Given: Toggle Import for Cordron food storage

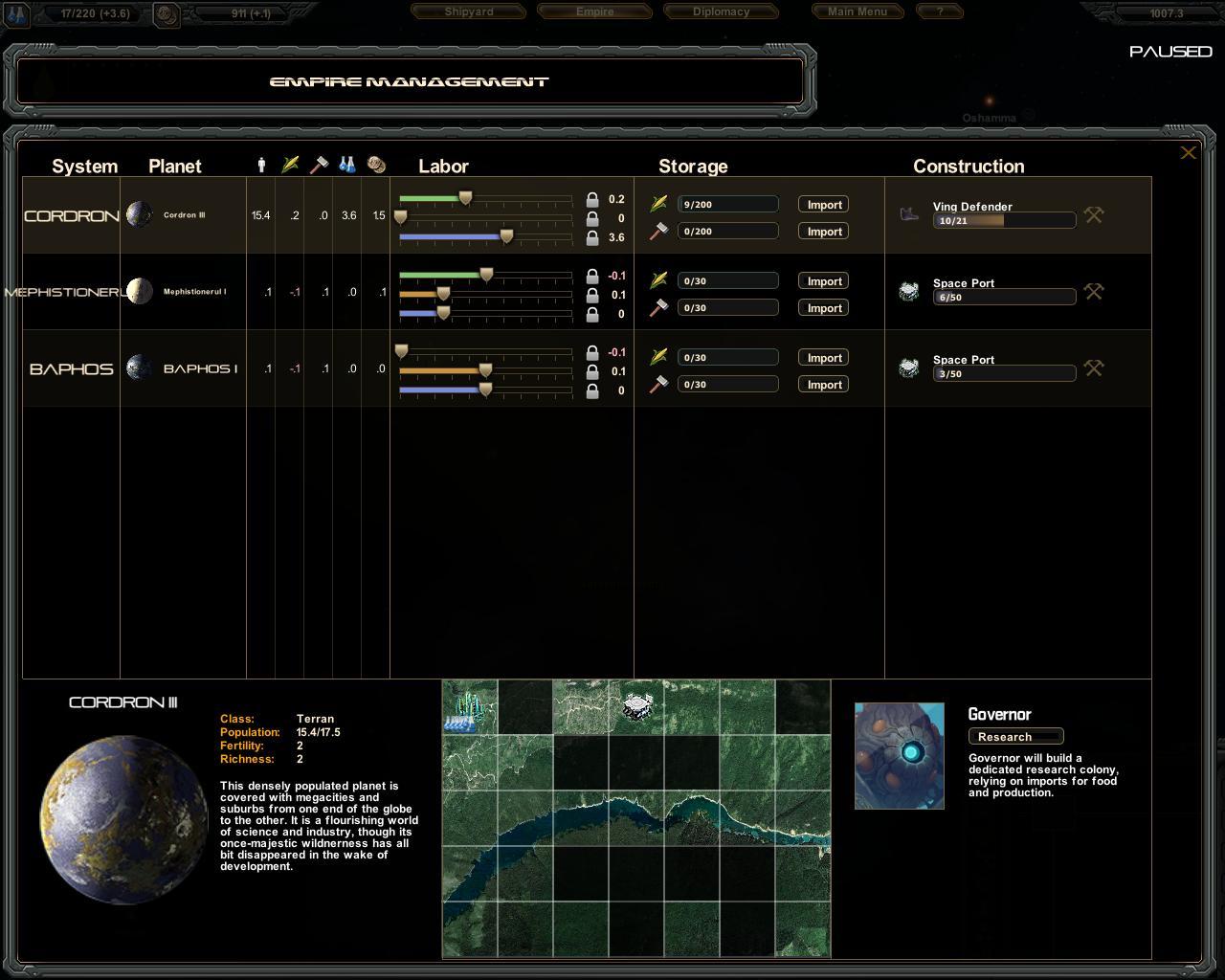Looking at the screenshot, I should click(x=824, y=205).
